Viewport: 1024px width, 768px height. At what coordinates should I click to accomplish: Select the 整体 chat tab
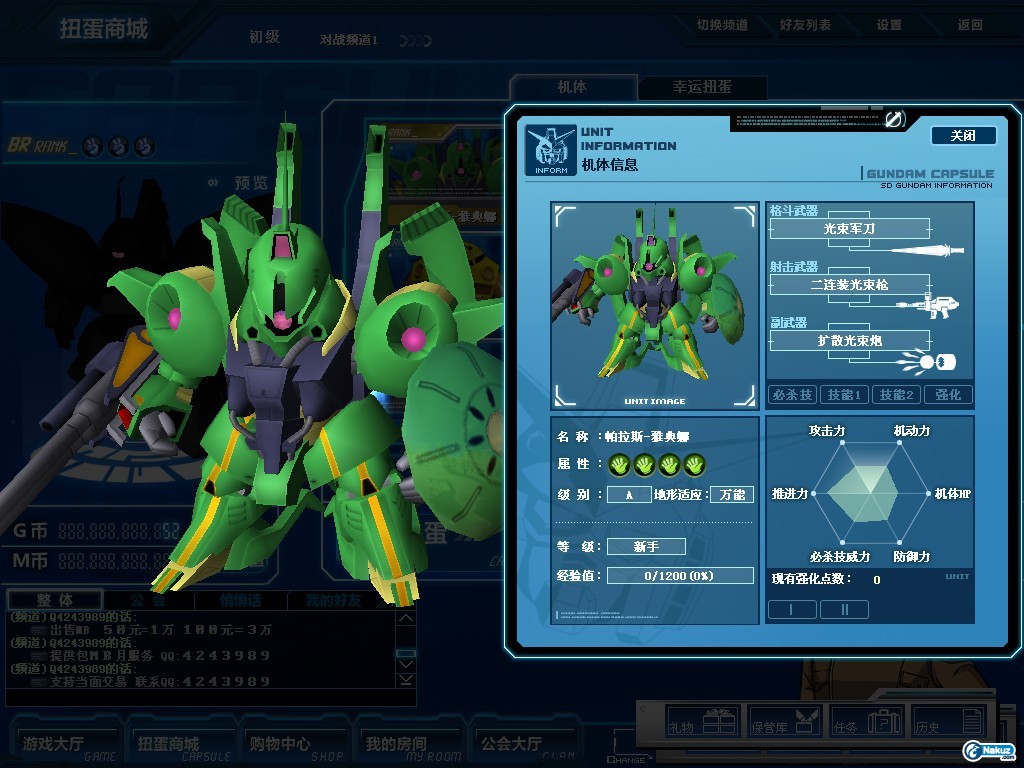tap(55, 601)
